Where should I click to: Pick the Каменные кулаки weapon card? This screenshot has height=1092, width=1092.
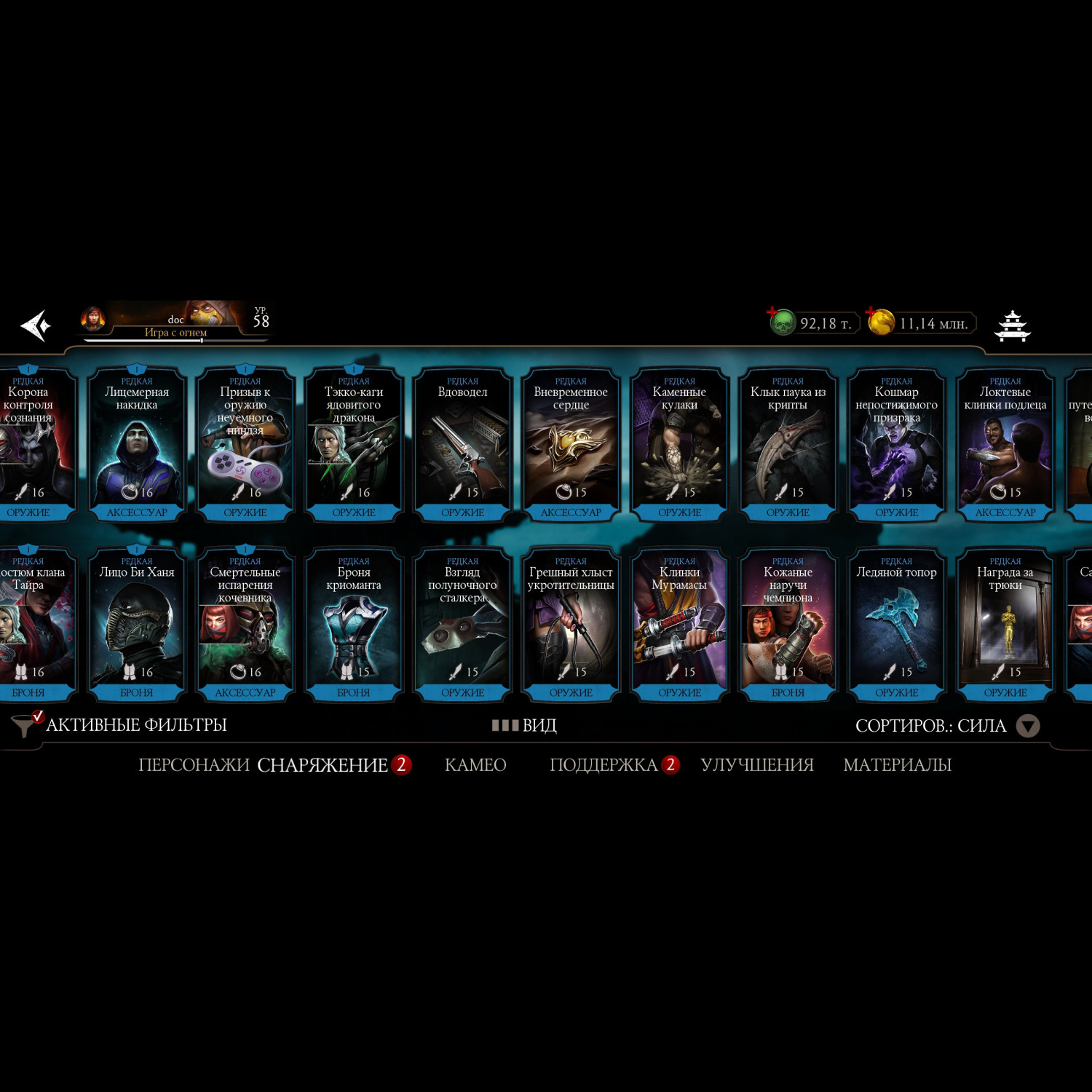click(679, 445)
